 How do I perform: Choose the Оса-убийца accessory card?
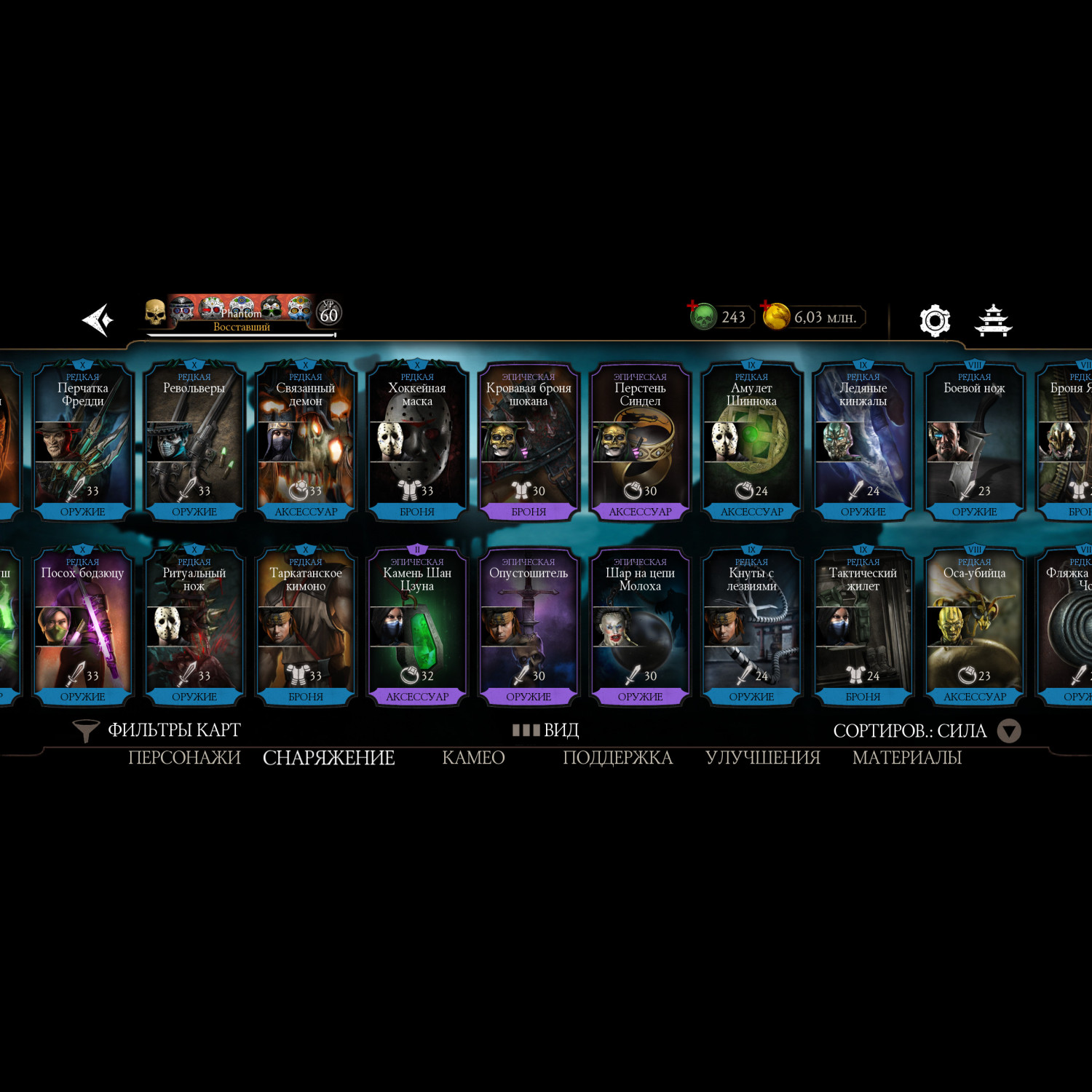[x=974, y=626]
